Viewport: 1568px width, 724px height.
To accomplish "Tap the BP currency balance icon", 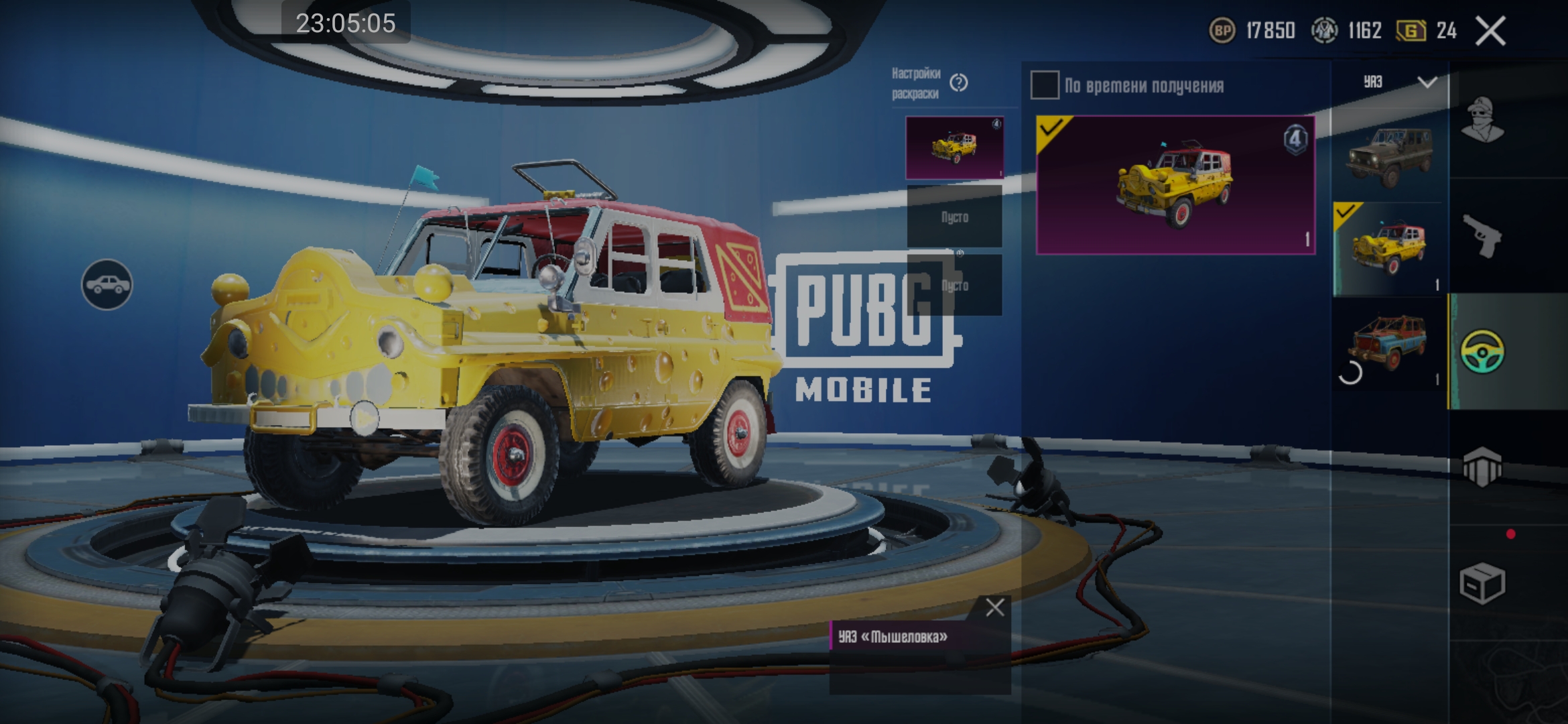I will tap(1222, 31).
